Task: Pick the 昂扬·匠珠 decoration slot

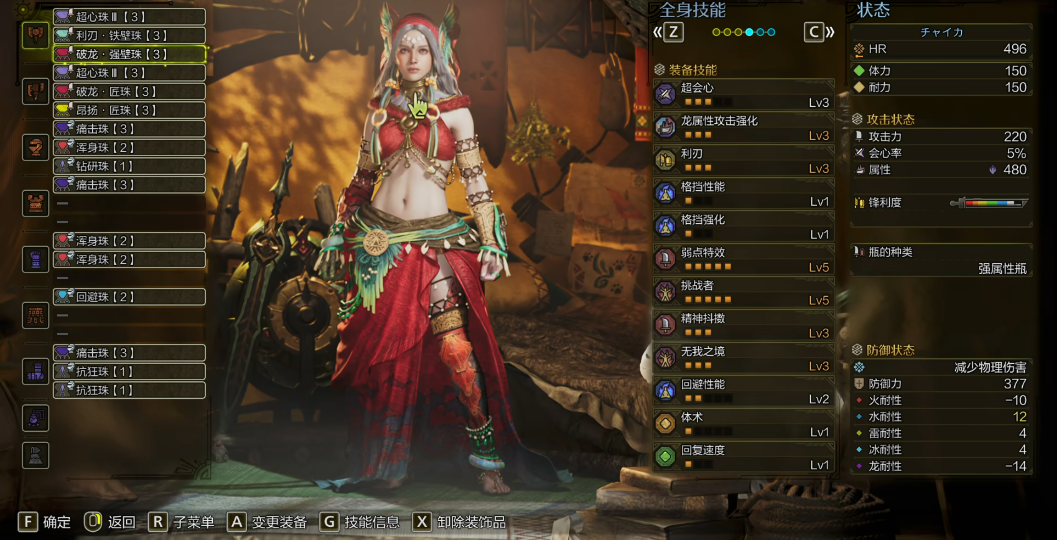Action: [x=129, y=110]
